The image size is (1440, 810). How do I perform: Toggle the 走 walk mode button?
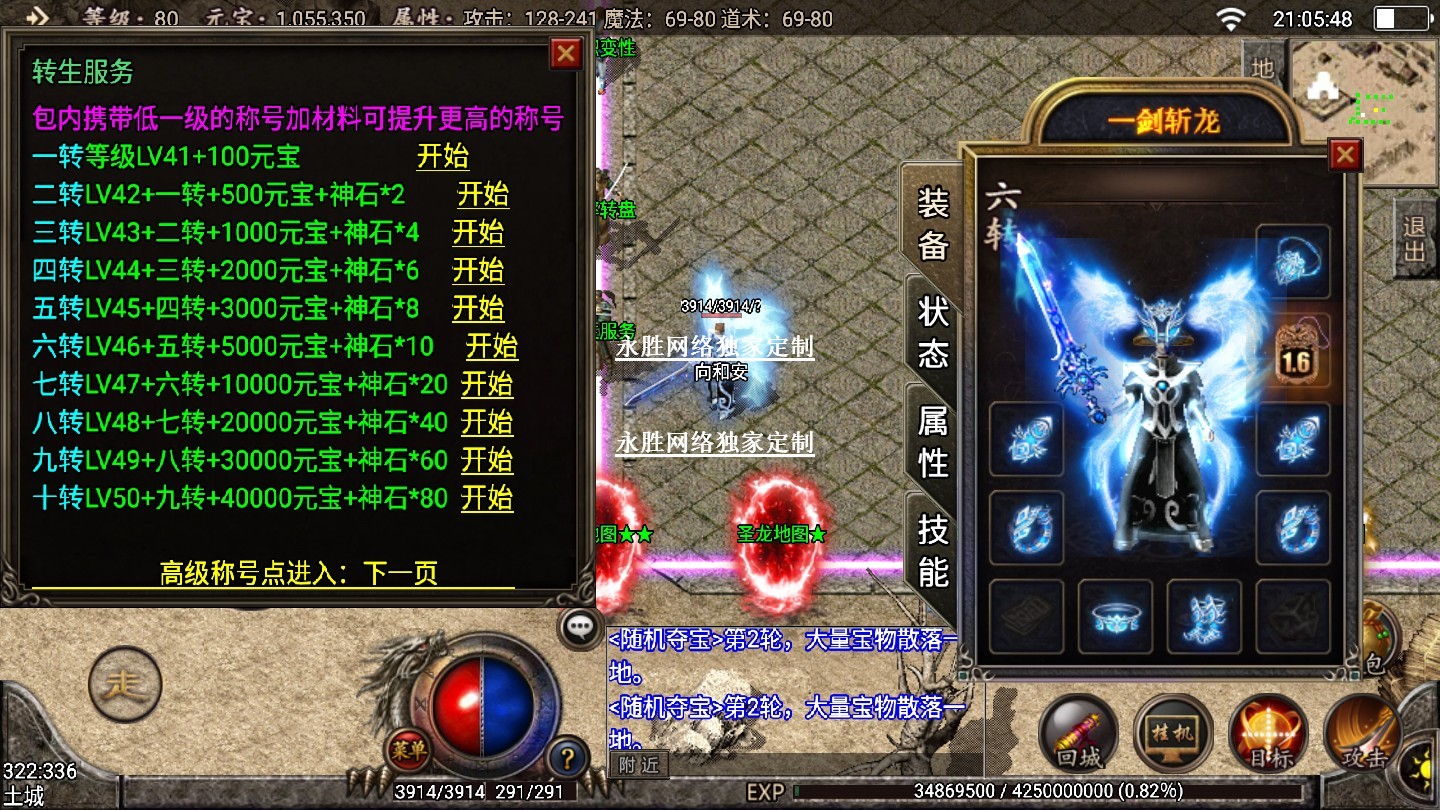tap(125, 685)
